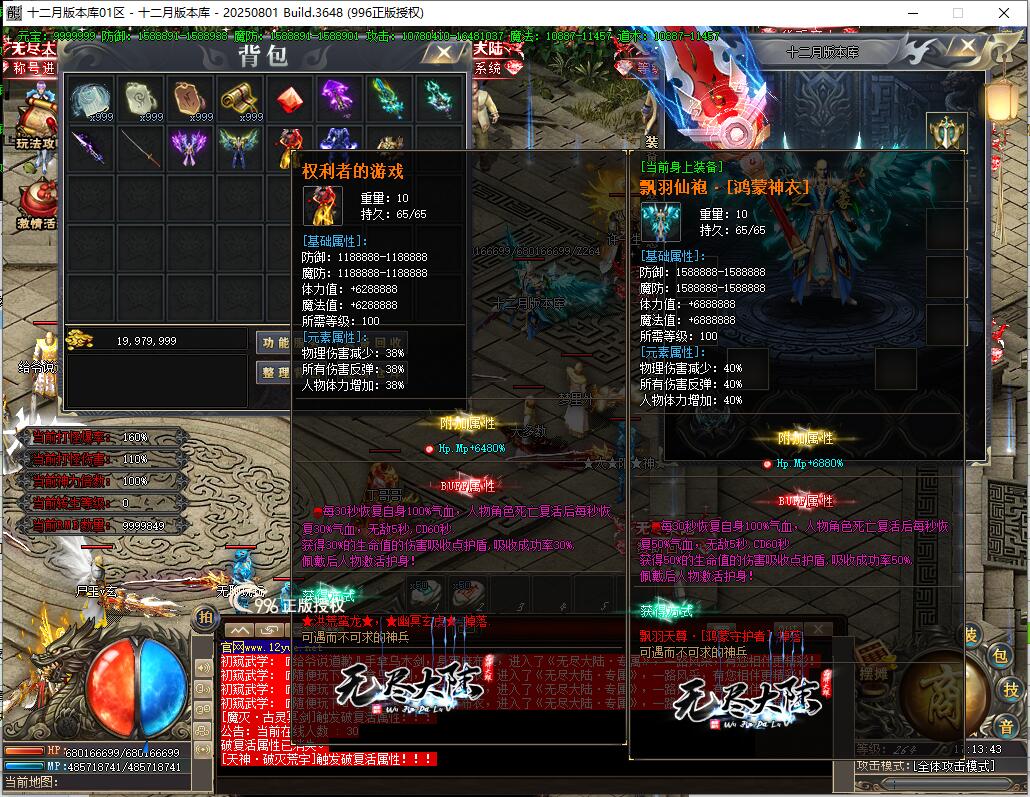The height and width of the screenshot is (797, 1030).
Task: Open the bag with the 包 button
Action: 998,656
